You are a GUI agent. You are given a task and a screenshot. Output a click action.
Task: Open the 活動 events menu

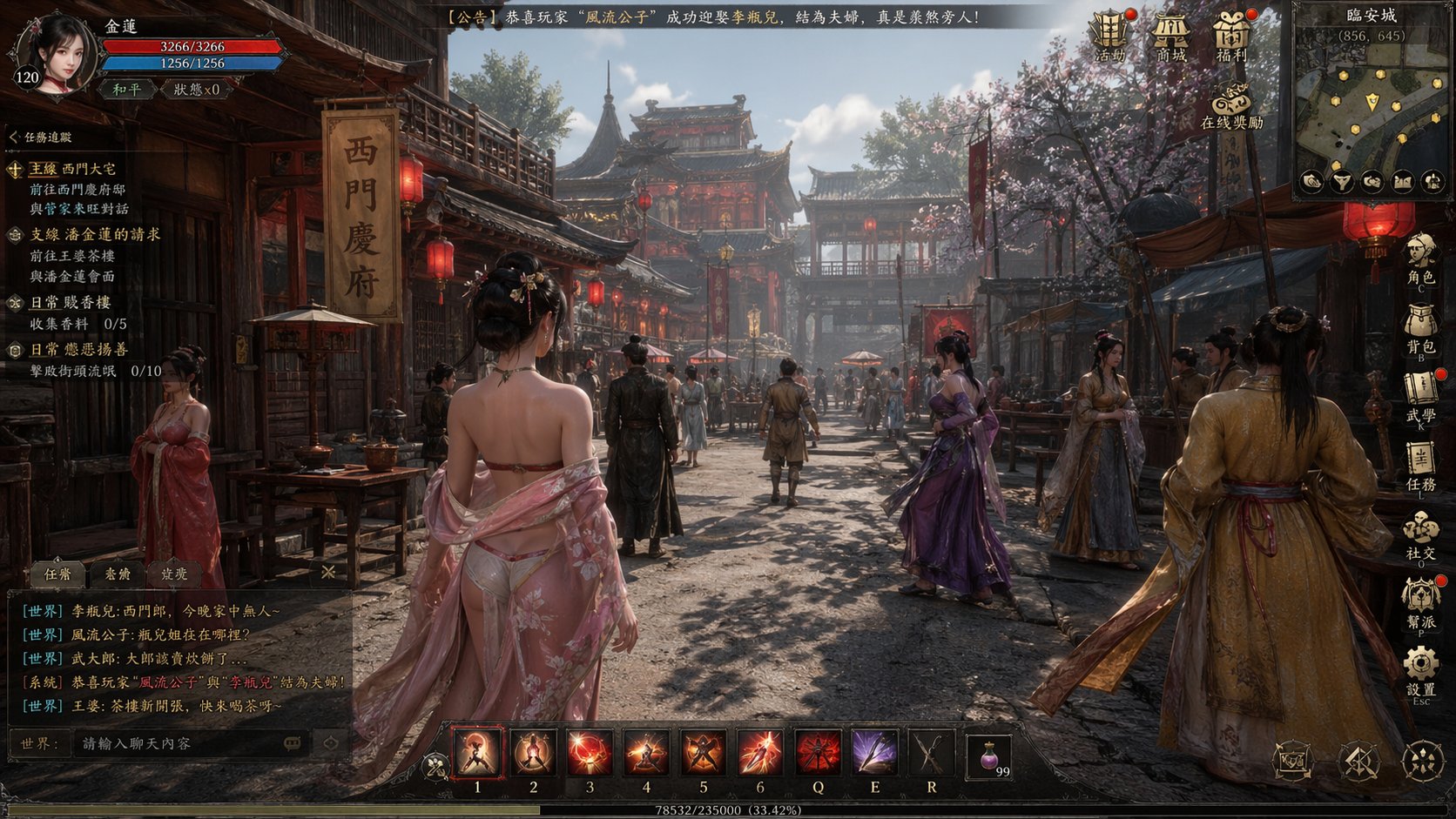[x=1109, y=35]
